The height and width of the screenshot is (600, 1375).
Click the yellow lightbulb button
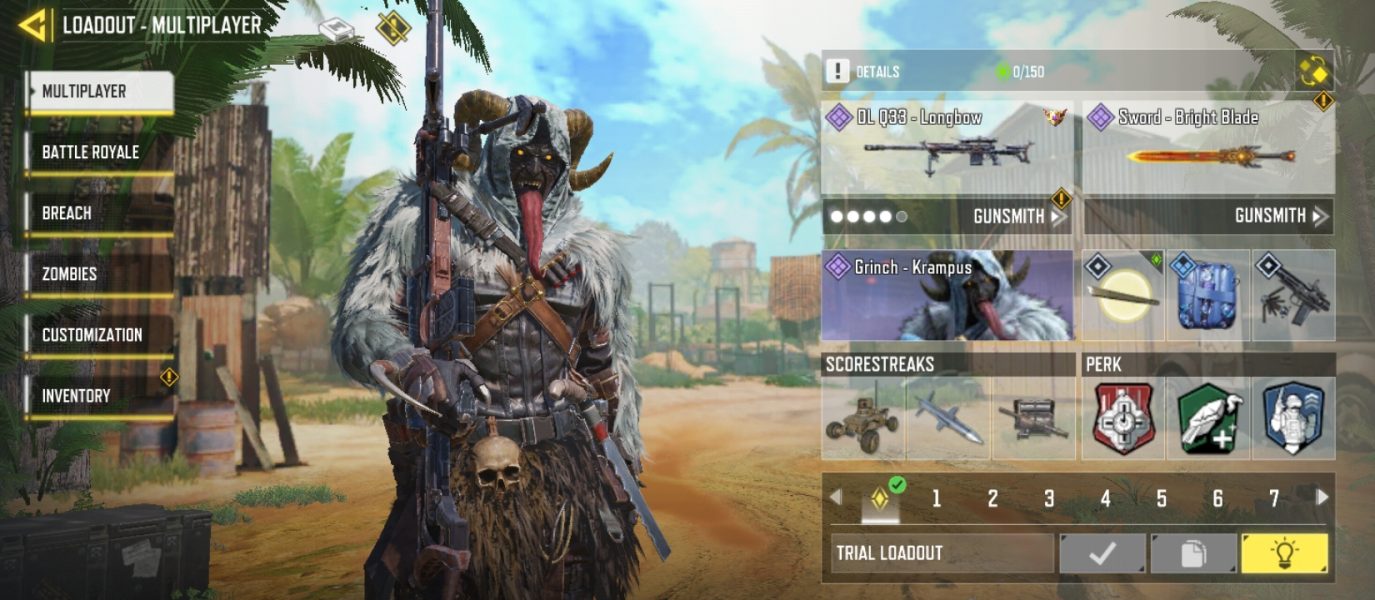(x=1284, y=553)
